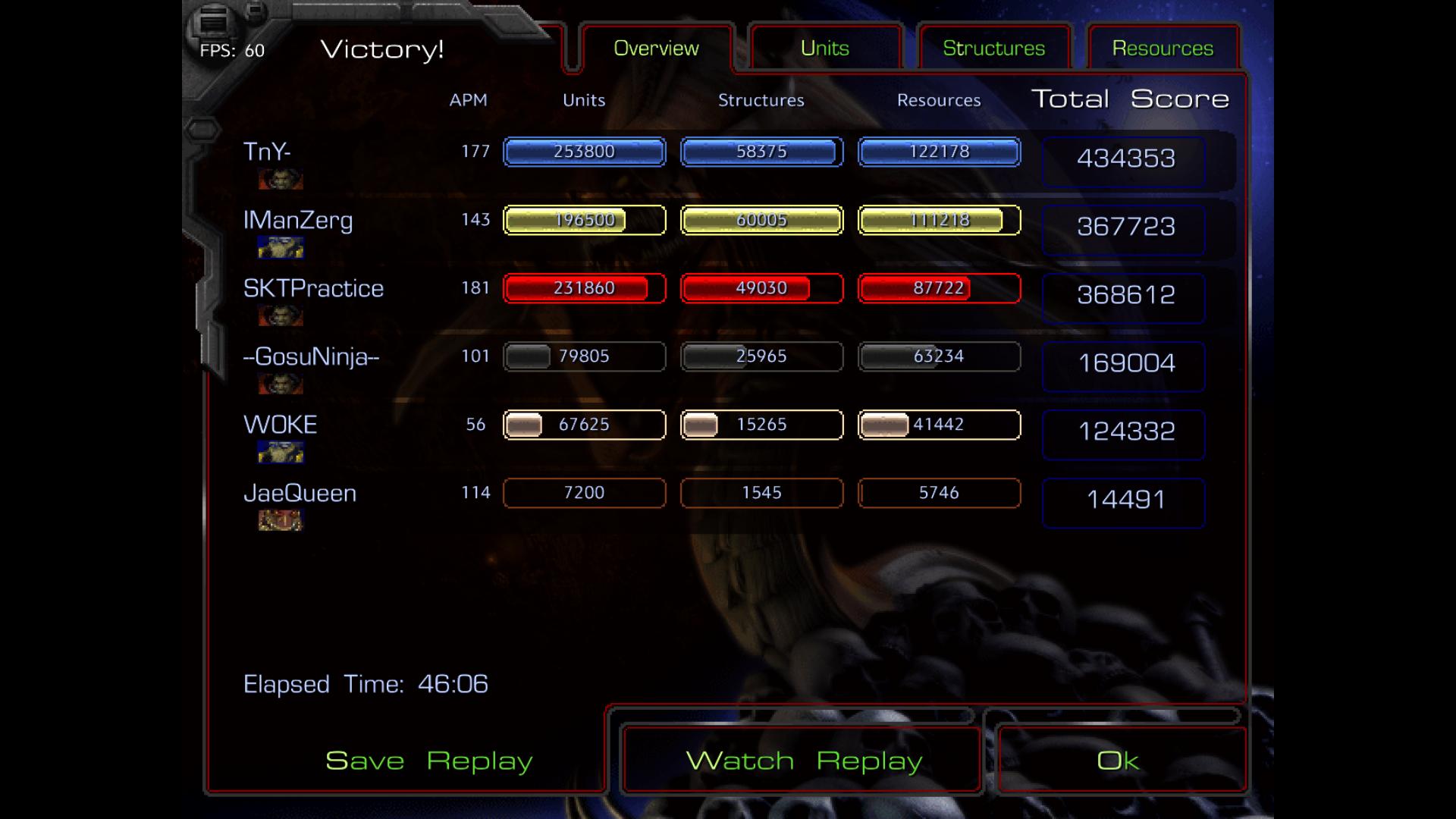Watch the replay

coord(804,761)
